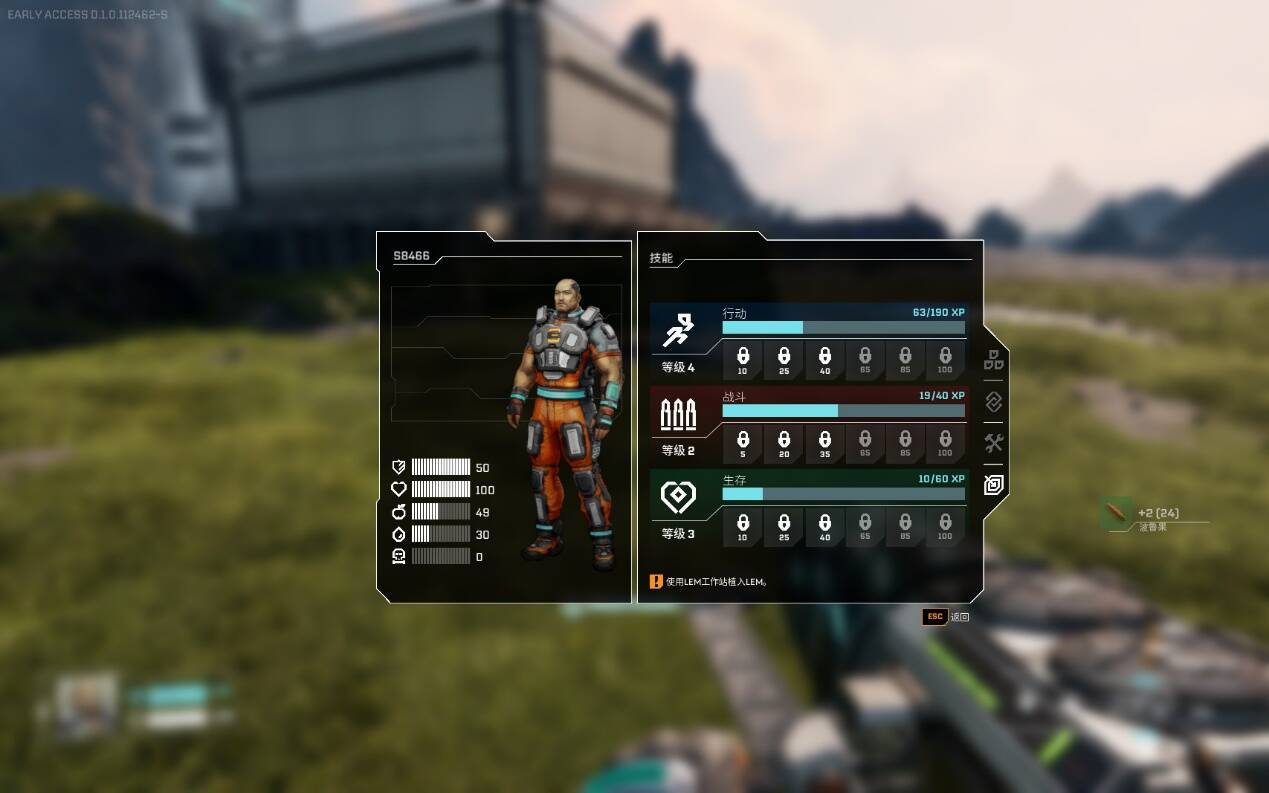The height and width of the screenshot is (793, 1269).
Task: Click the heart-shaped 生存 skill icon
Action: [678, 496]
